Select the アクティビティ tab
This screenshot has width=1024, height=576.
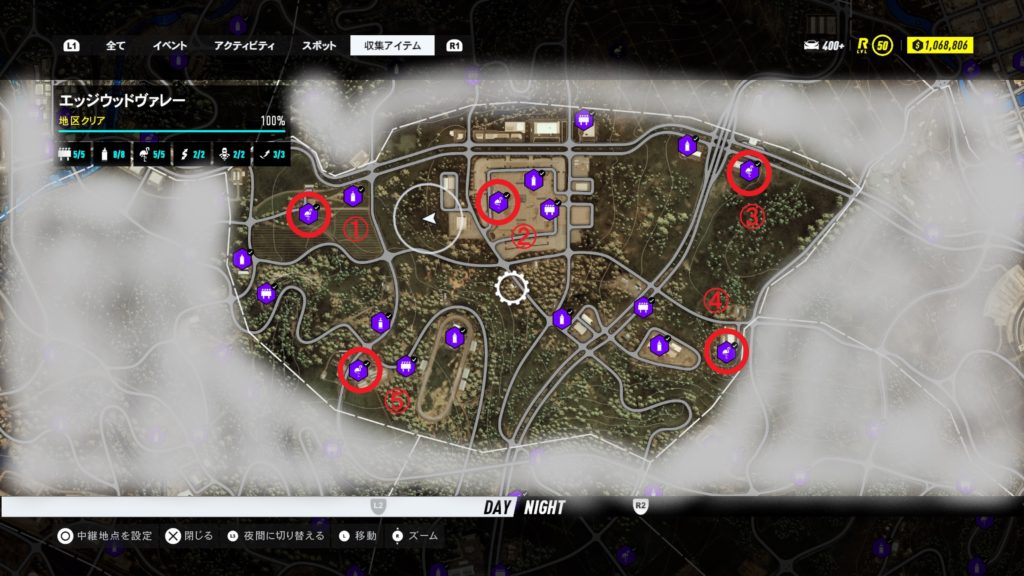point(245,46)
